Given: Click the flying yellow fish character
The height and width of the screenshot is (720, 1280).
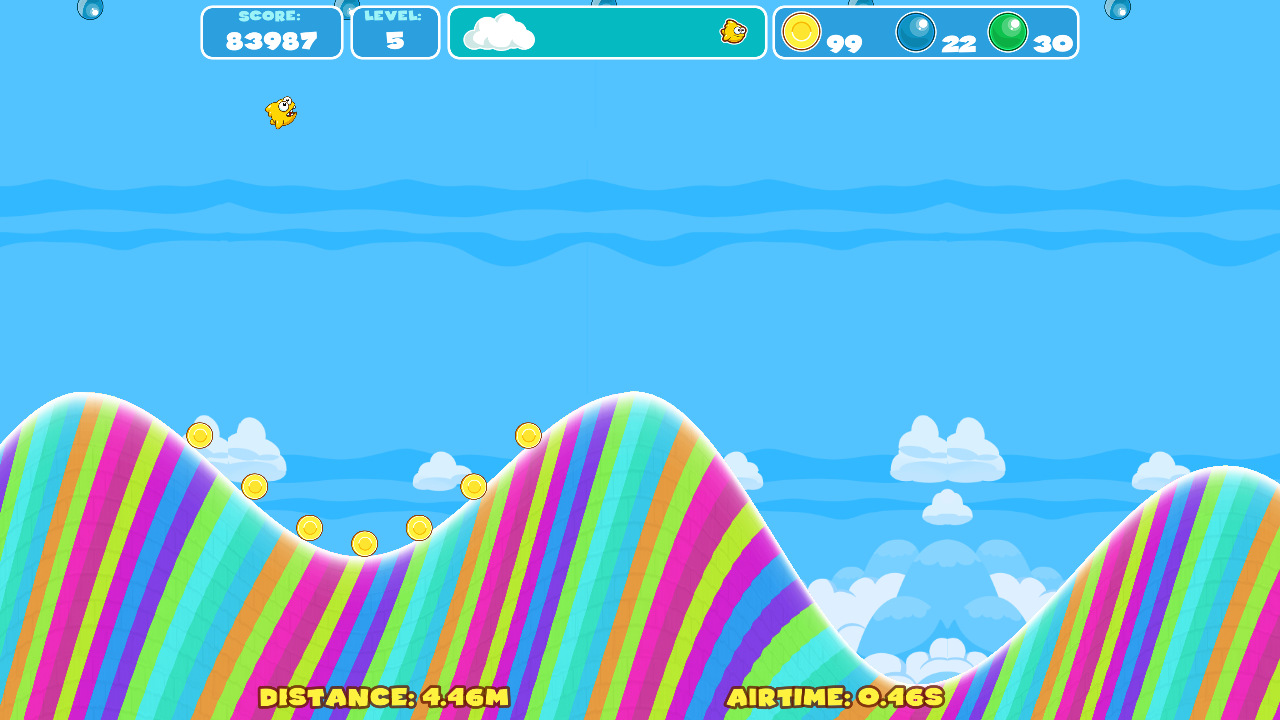Looking at the screenshot, I should [278, 113].
